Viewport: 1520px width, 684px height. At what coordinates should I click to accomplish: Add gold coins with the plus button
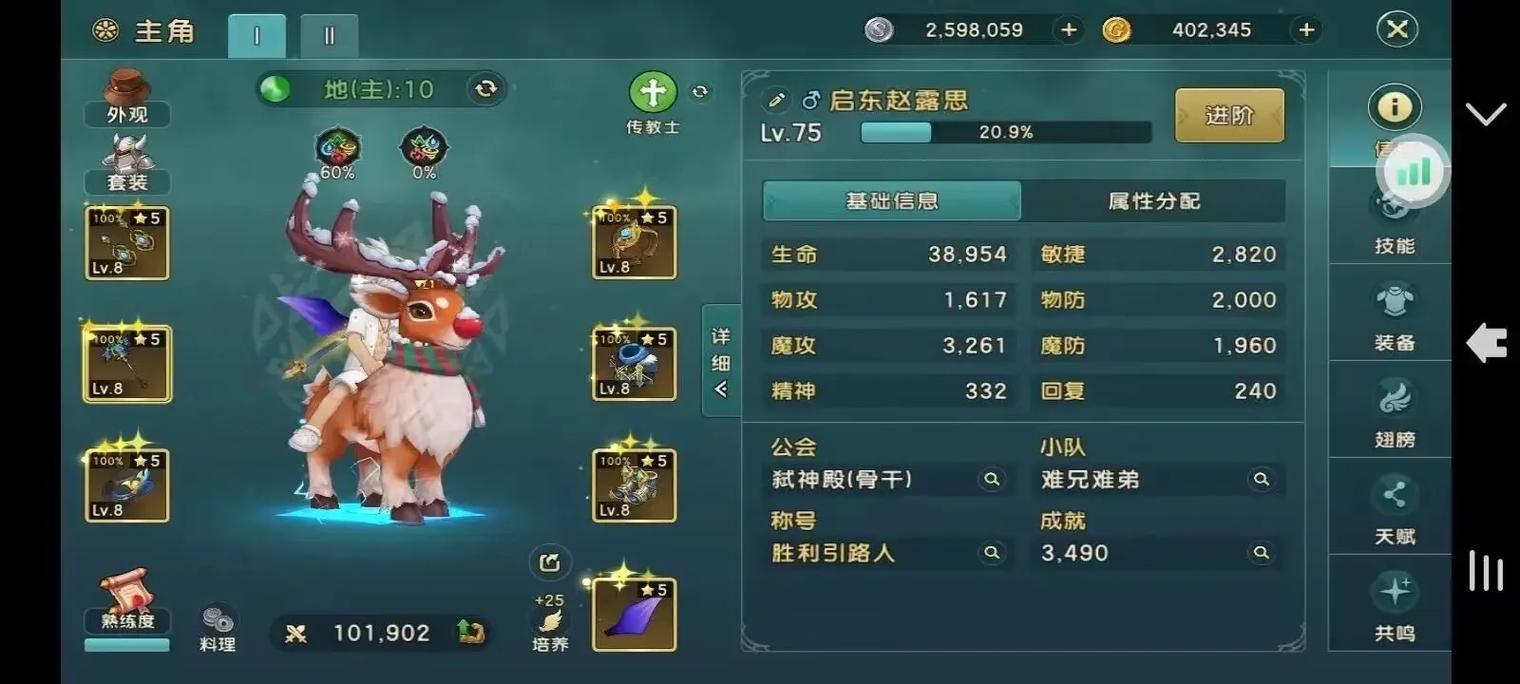(x=1306, y=30)
